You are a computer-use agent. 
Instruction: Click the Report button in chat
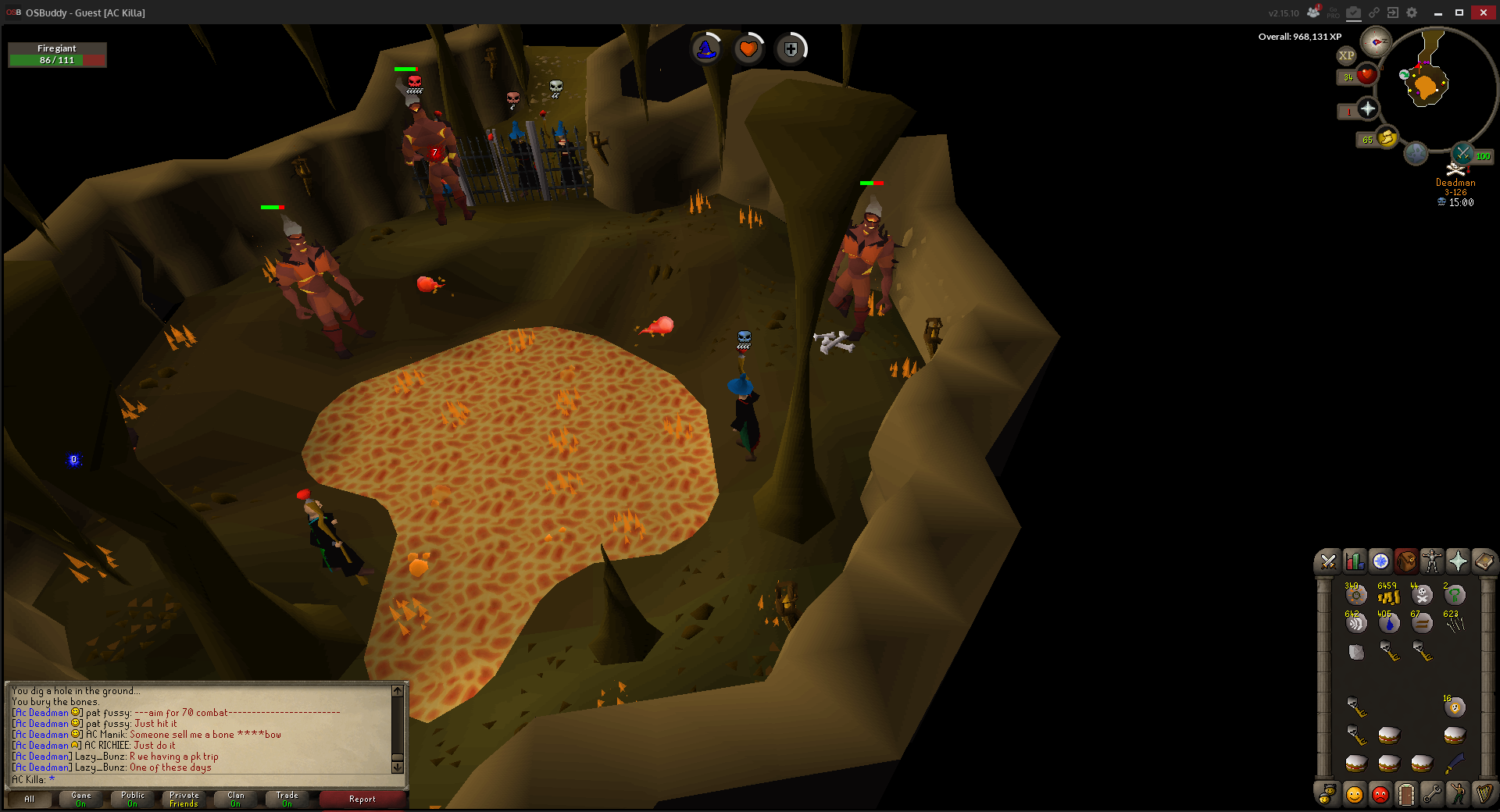362,800
